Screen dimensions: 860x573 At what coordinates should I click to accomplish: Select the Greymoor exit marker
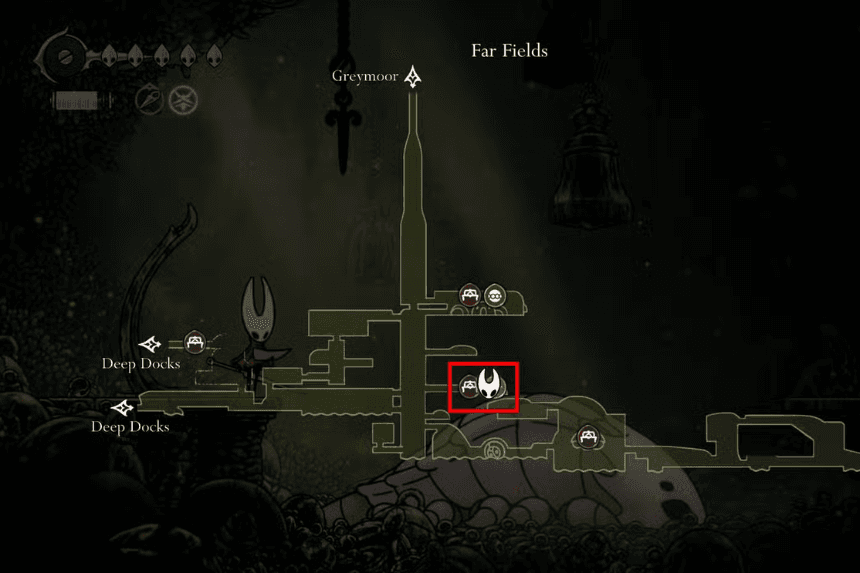413,78
